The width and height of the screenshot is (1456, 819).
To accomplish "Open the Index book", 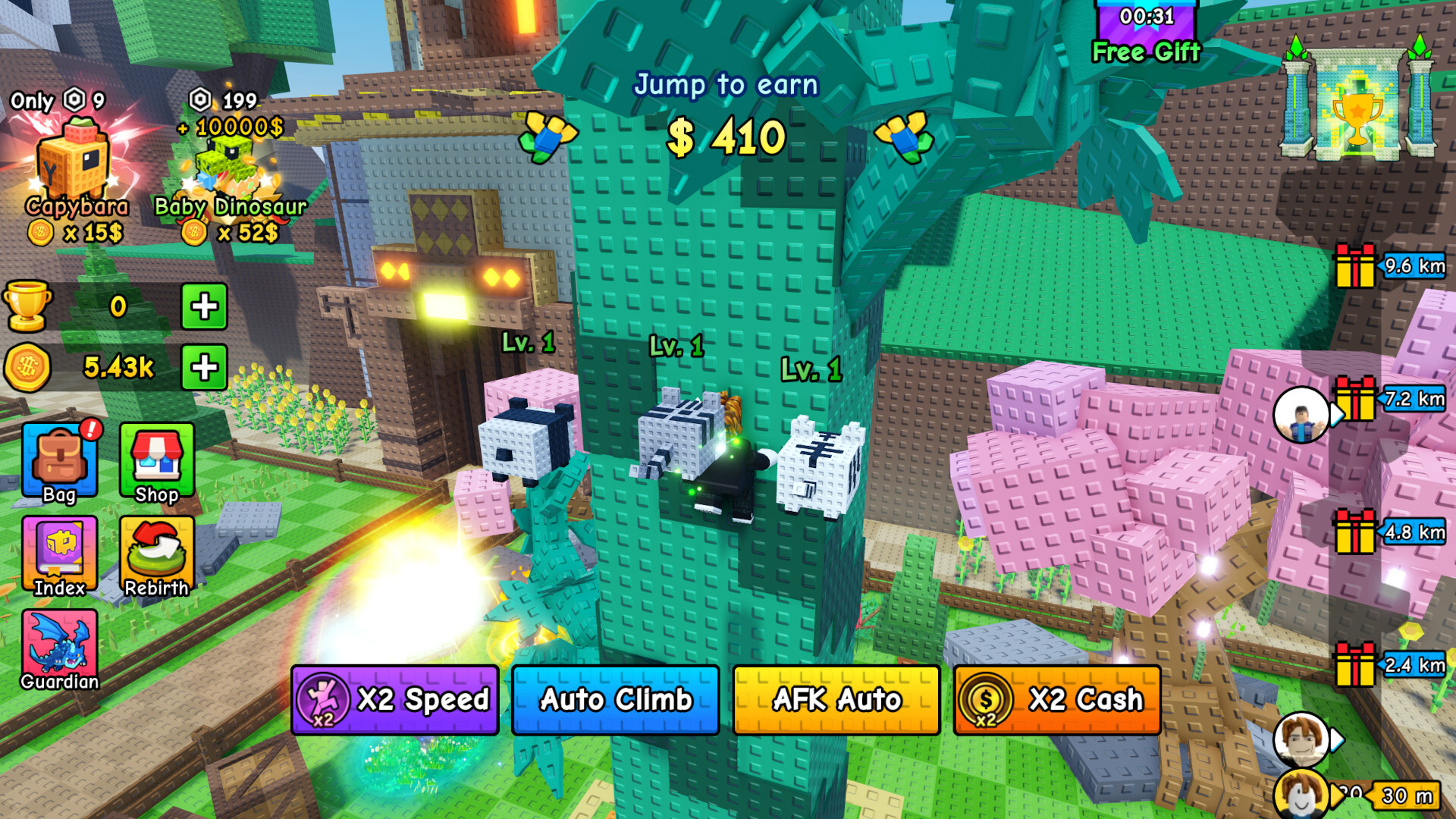I will tap(60, 555).
